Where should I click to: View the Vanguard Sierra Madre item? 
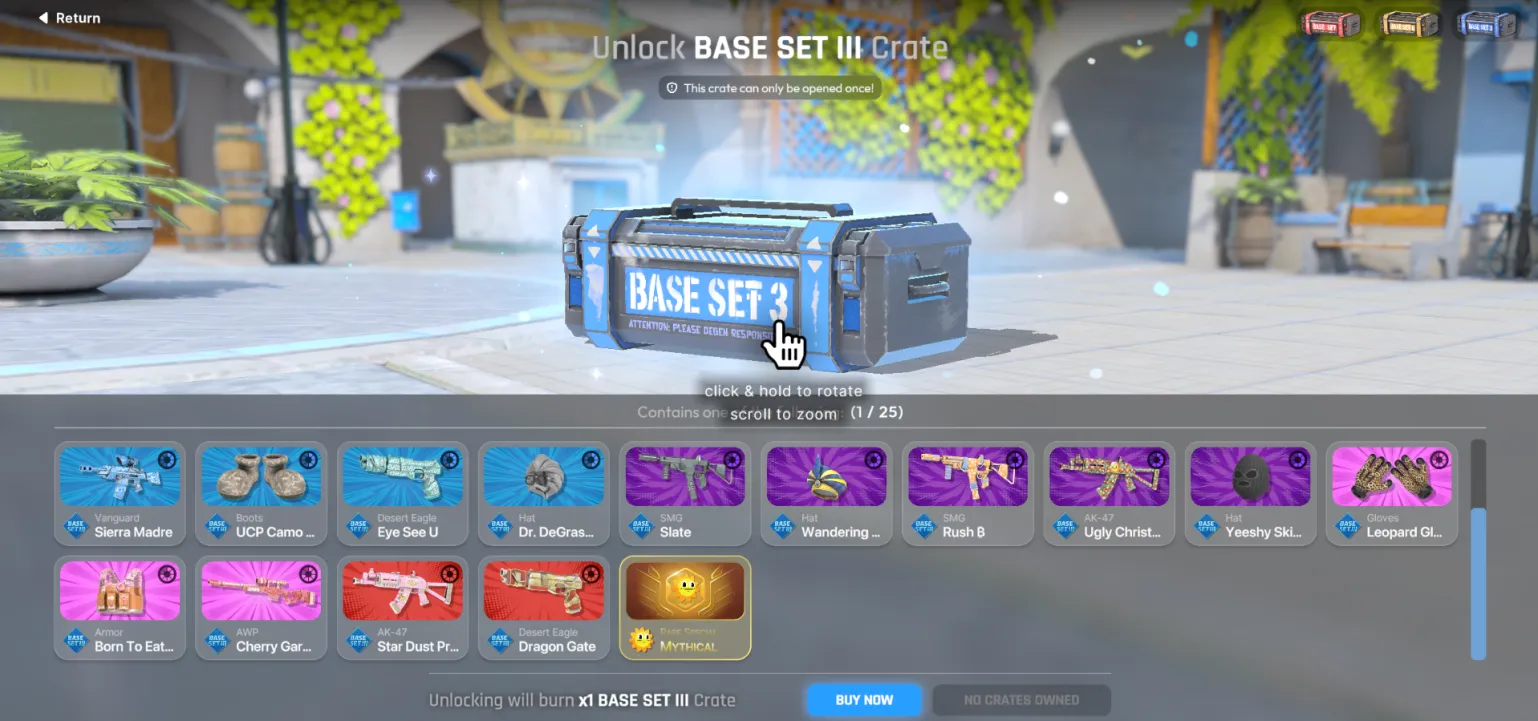click(120, 494)
